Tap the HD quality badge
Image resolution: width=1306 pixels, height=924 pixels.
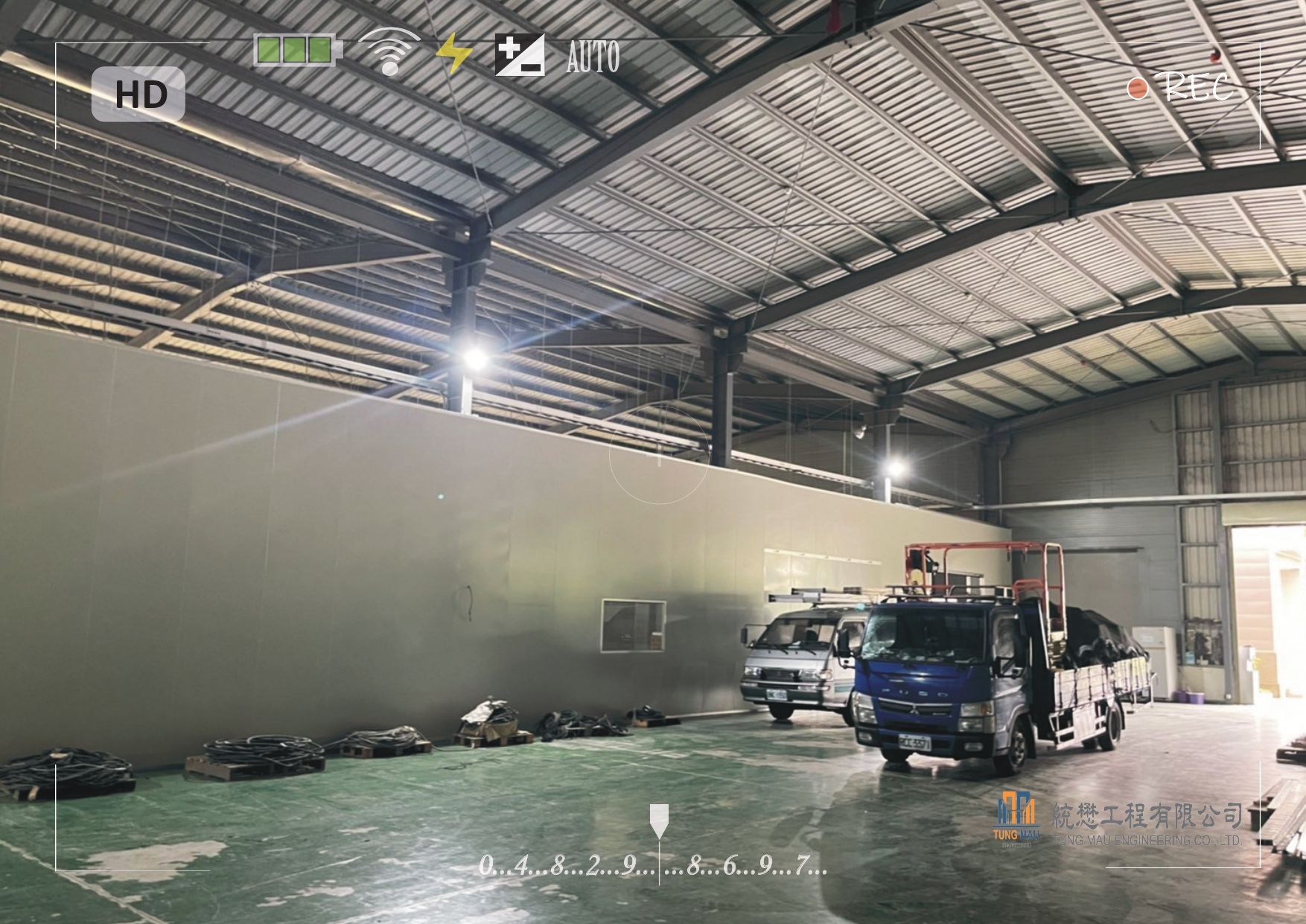pyautogui.click(x=138, y=95)
